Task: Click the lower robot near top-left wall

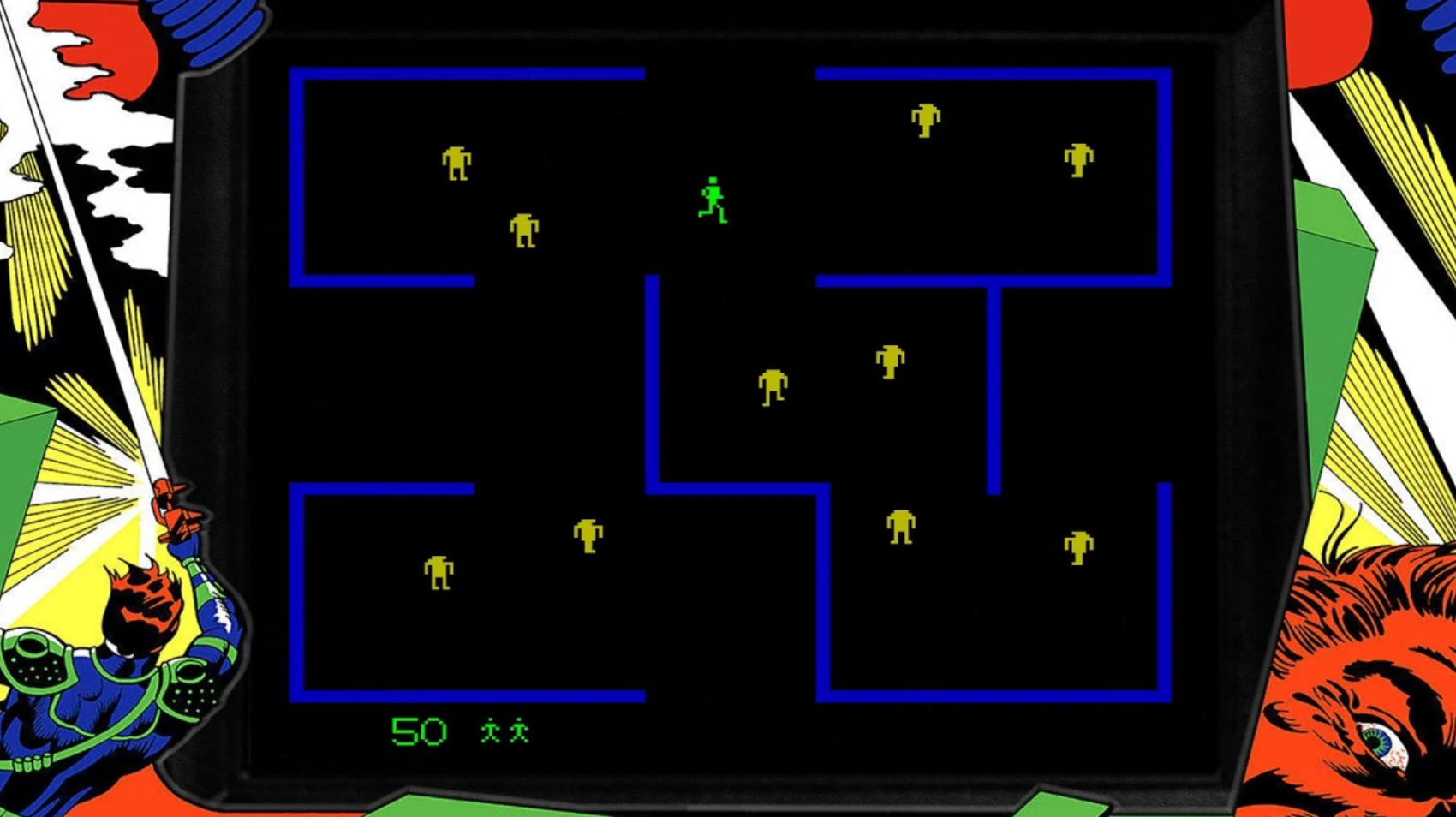Action: coord(524,230)
